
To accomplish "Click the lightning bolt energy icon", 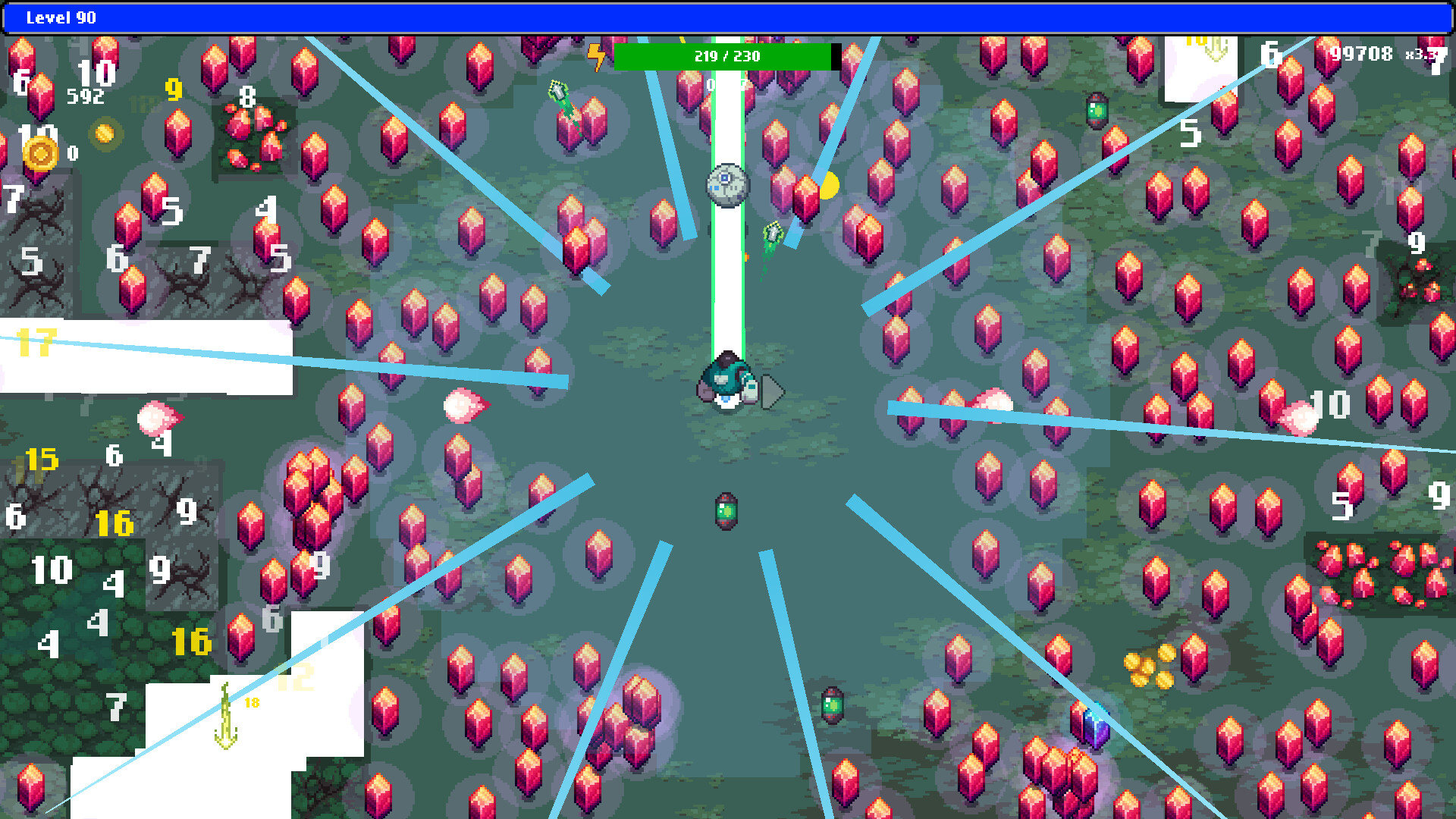I will coord(597,56).
